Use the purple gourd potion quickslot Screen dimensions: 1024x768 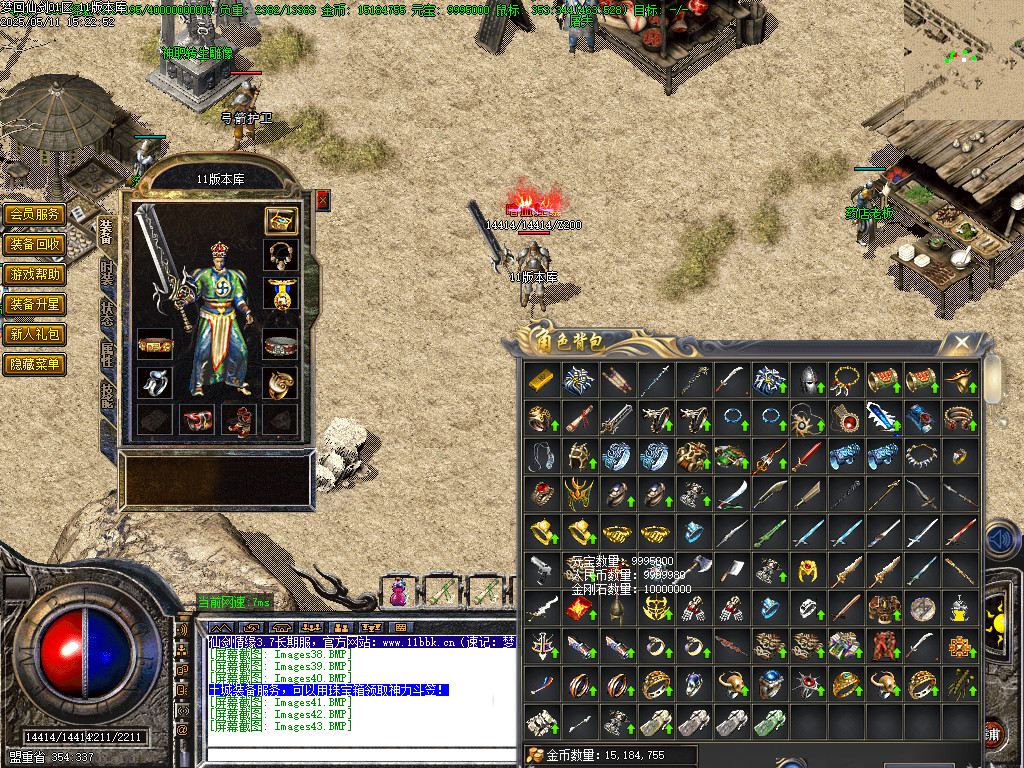pos(399,592)
